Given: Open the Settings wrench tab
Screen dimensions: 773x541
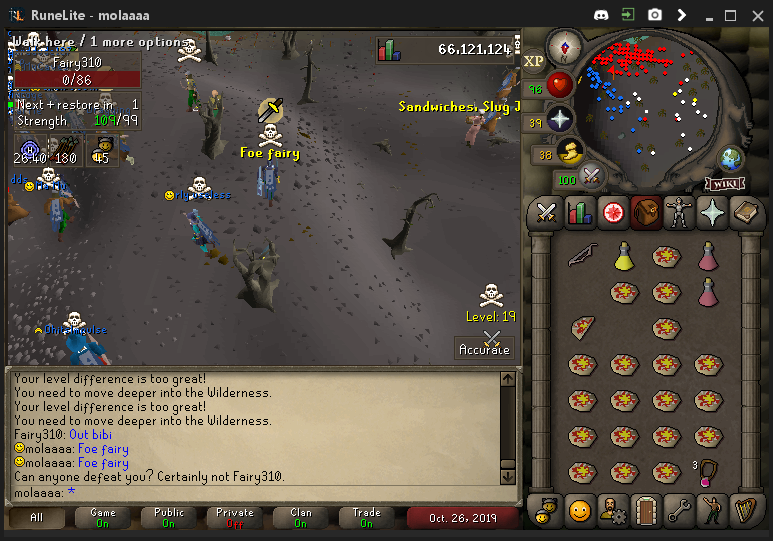Looking at the screenshot, I should point(680,510).
